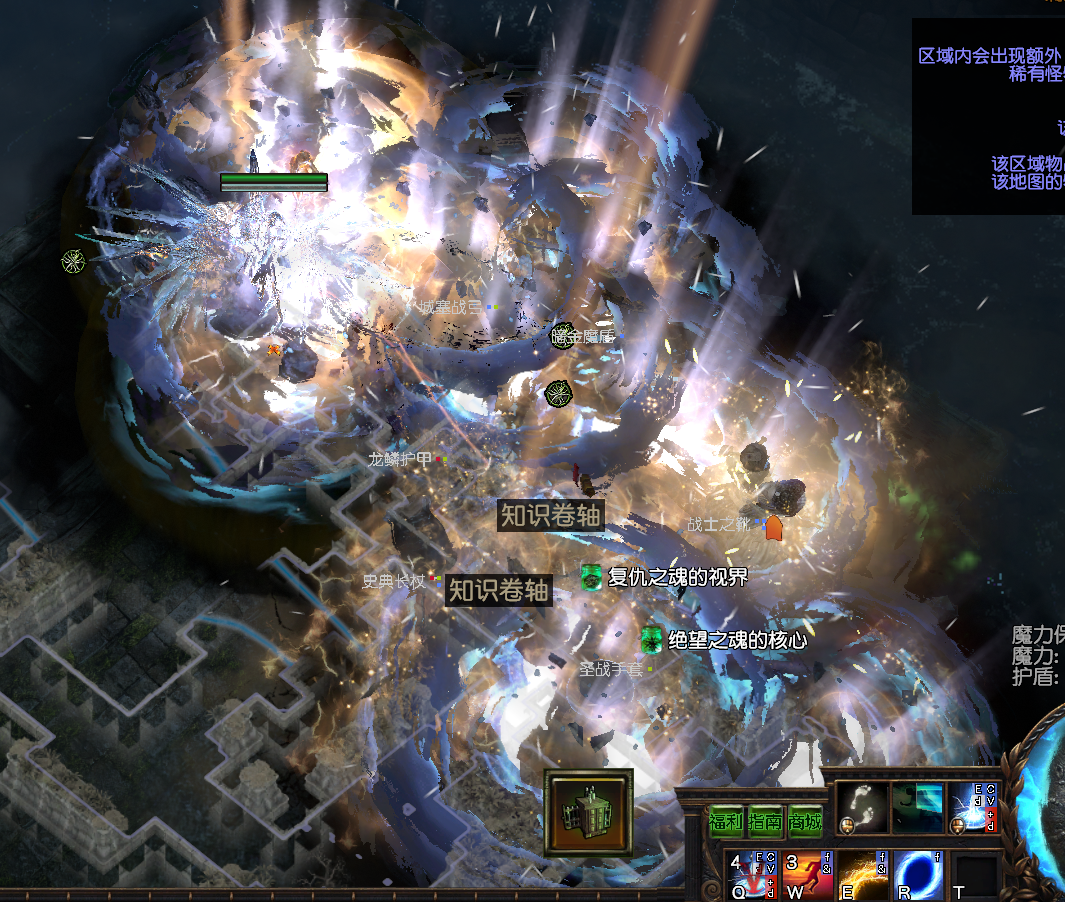Pick up the 龙鳞护甲 item label
This screenshot has width=1065, height=902.
click(x=400, y=459)
